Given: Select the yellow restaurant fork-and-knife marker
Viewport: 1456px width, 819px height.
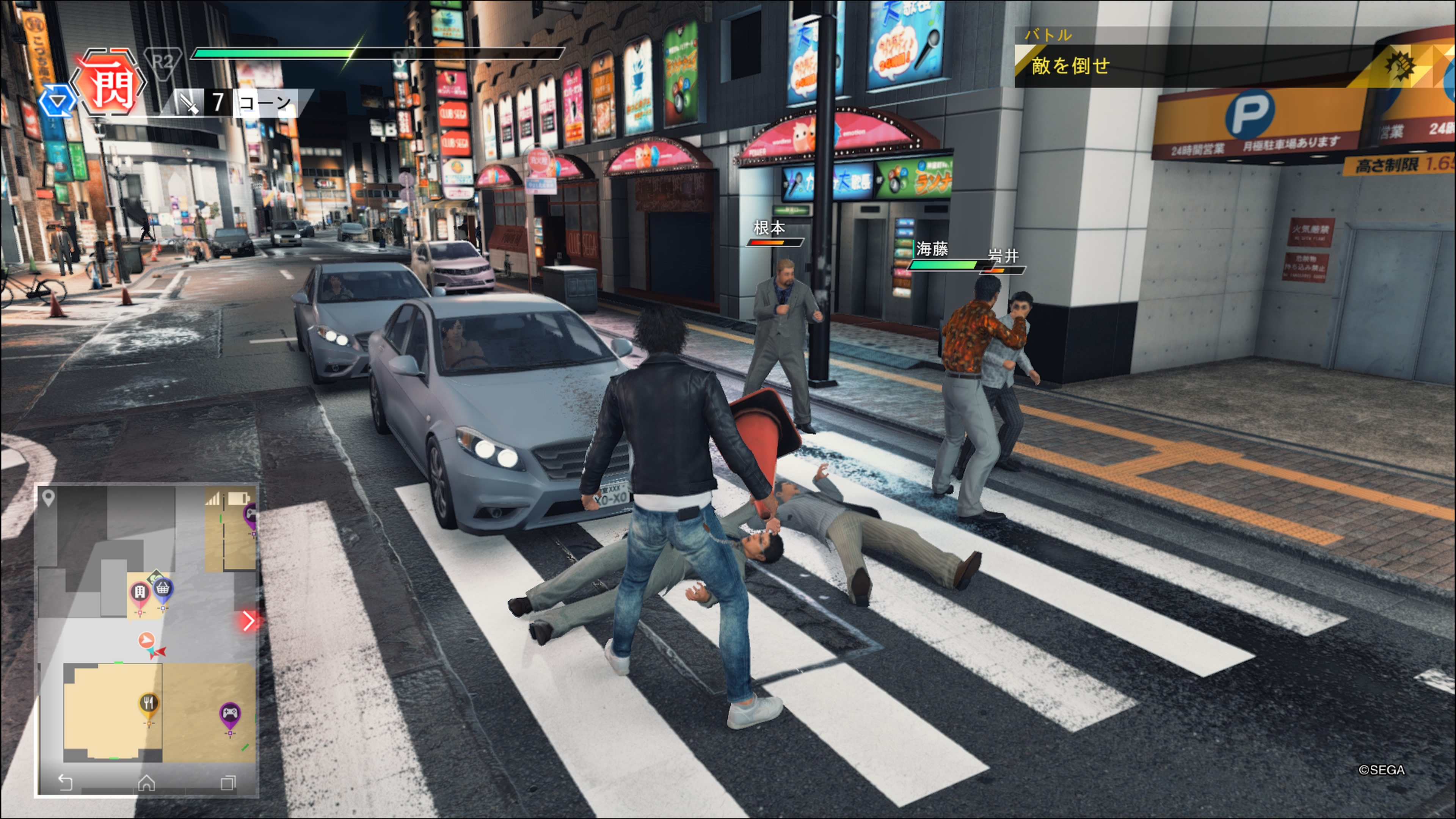Looking at the screenshot, I should 149,704.
